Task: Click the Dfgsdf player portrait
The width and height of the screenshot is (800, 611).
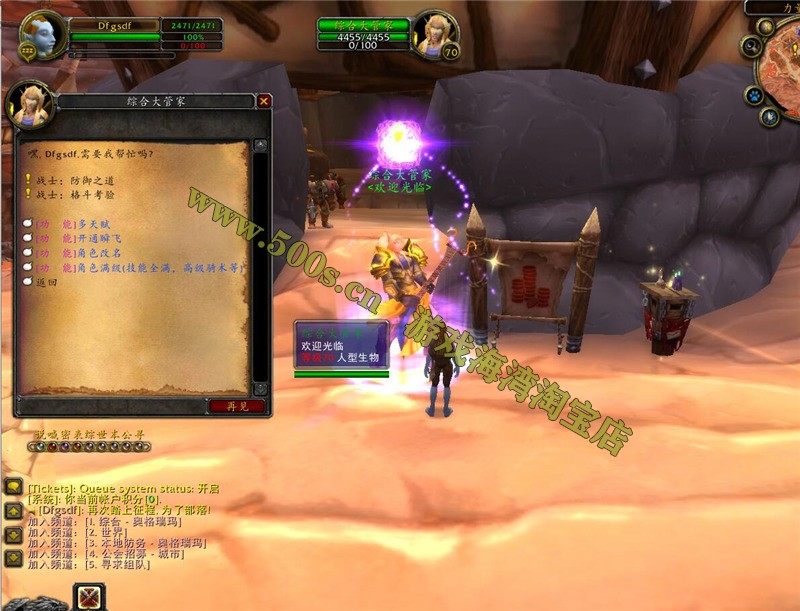Action: point(43,35)
